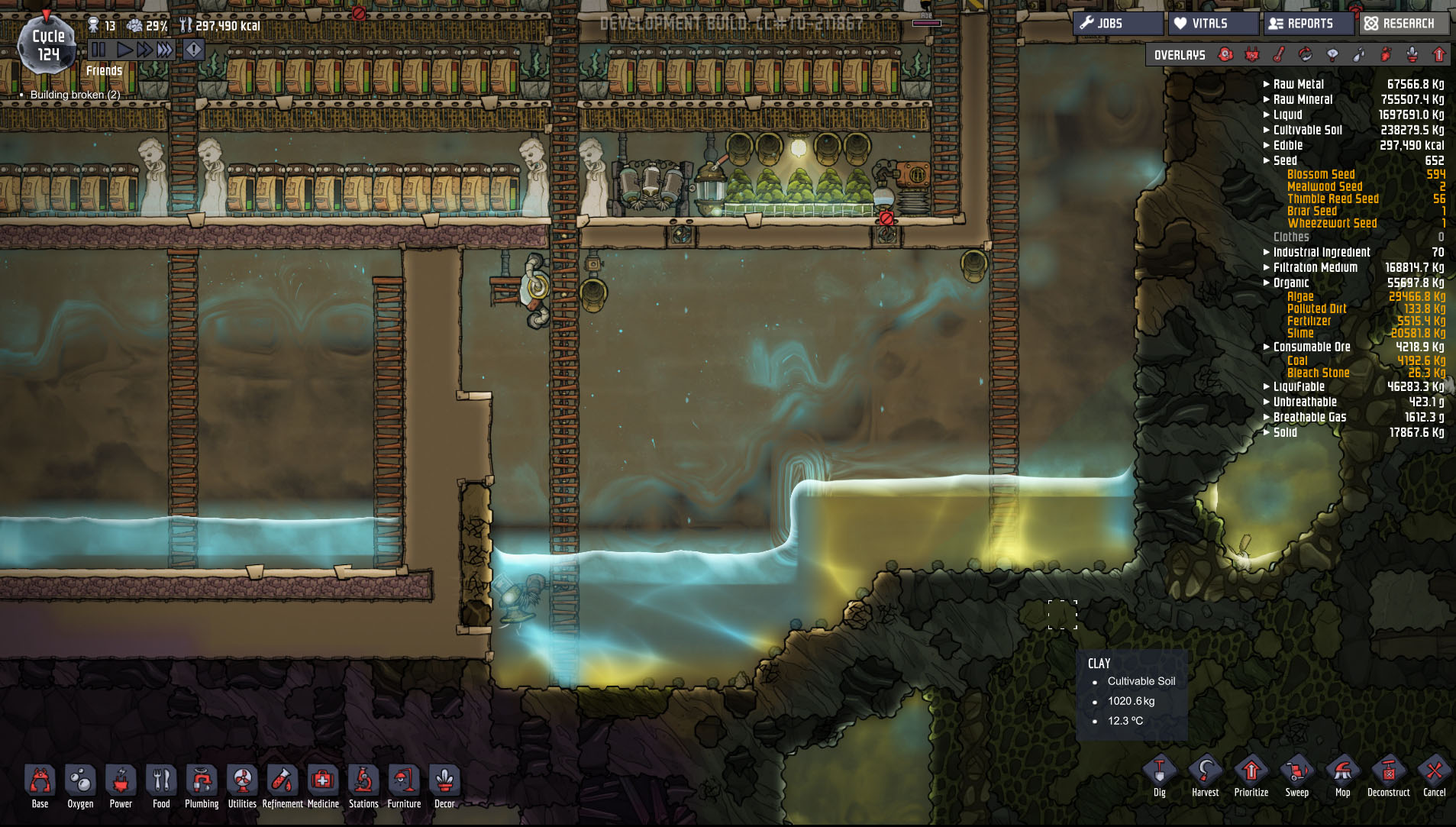Set game speed to triple arrows
This screenshot has width=1456, height=827.
tap(165, 50)
